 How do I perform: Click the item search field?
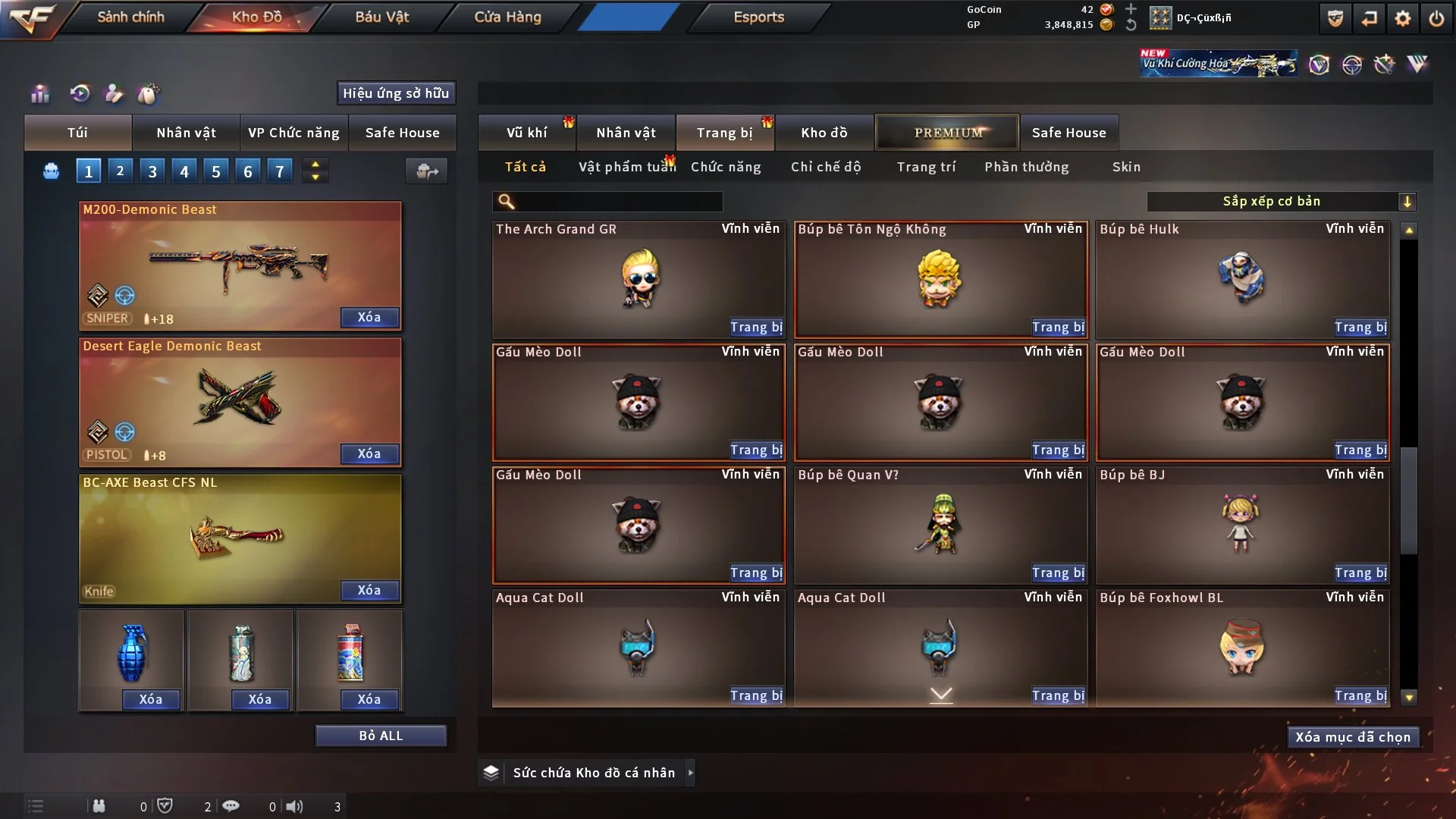618,201
